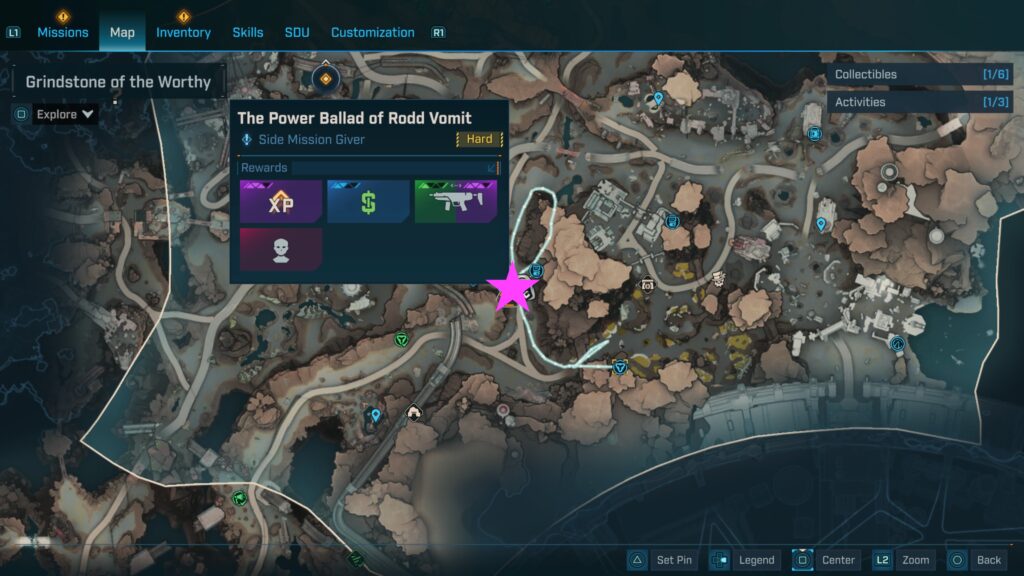This screenshot has height=576, width=1024.
Task: Click the house-shaped map marker
Action: 413,411
